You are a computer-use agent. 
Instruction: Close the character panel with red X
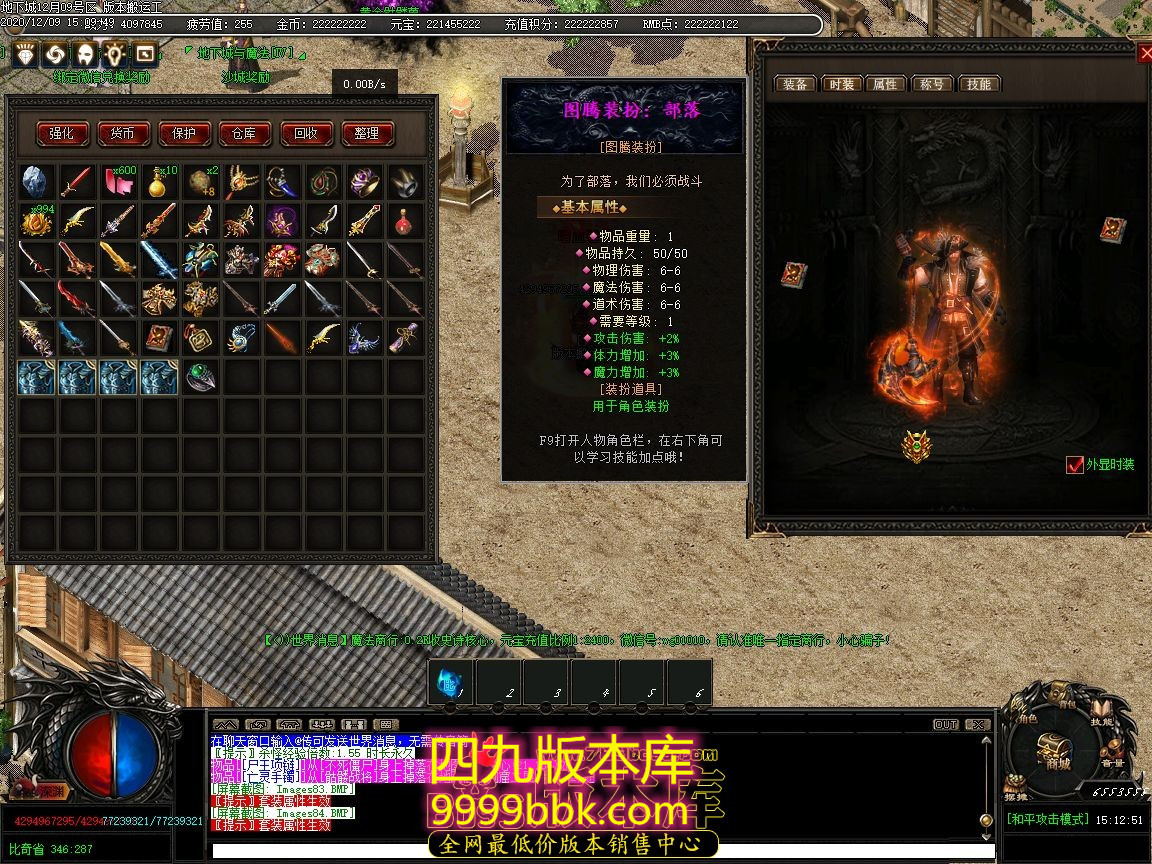pos(1144,53)
